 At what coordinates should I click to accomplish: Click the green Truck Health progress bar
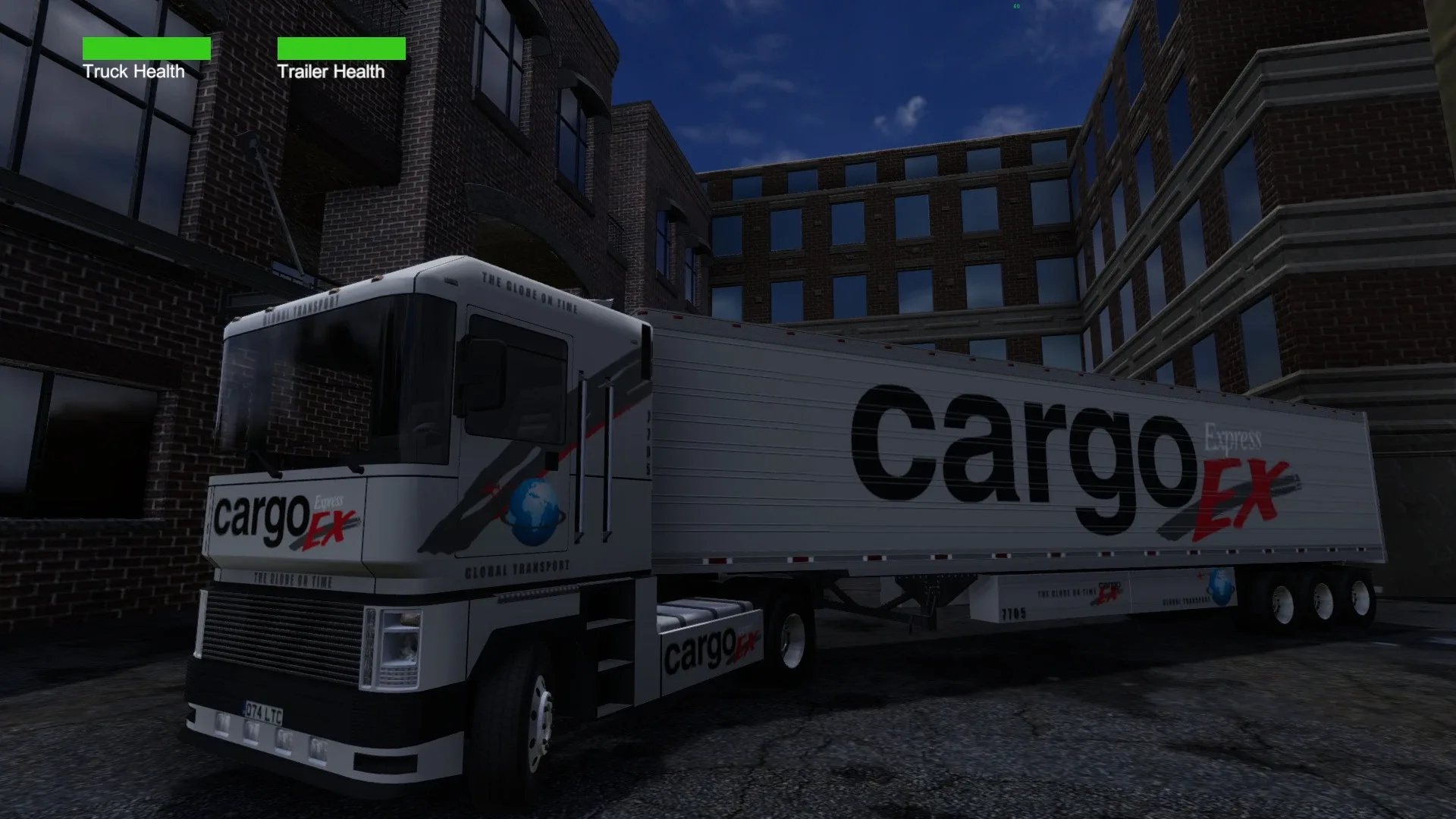coord(147,50)
